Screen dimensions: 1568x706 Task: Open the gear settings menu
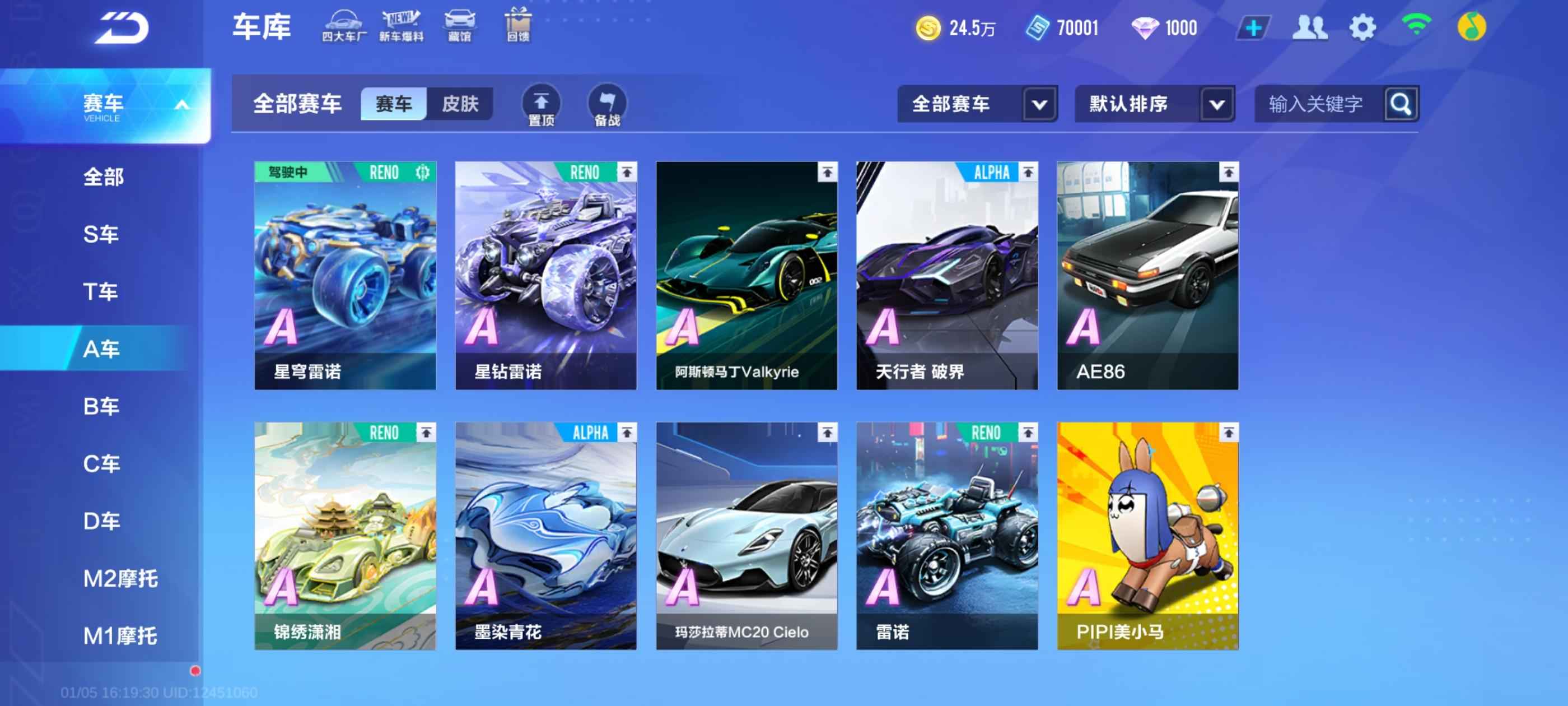click(x=1362, y=28)
